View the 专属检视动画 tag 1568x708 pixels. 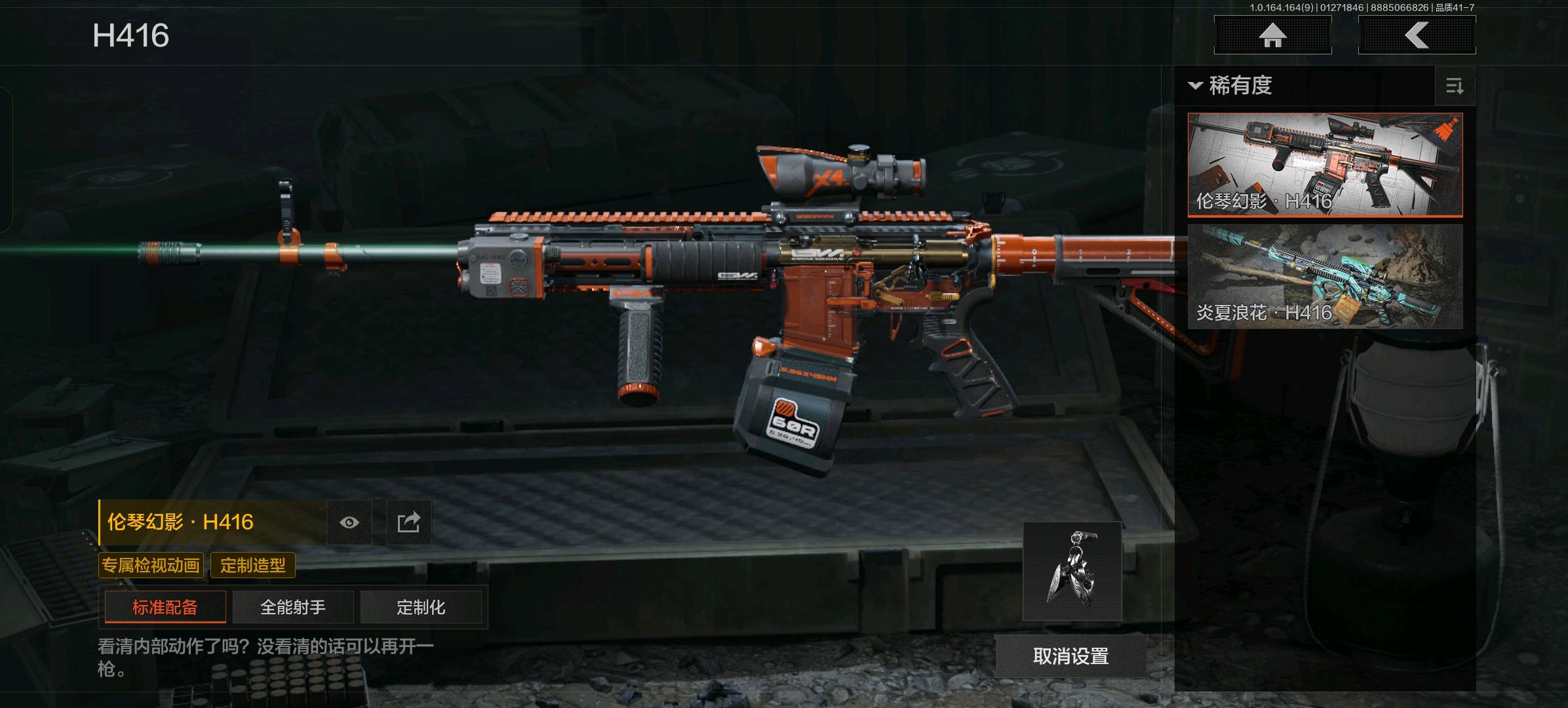click(x=151, y=565)
